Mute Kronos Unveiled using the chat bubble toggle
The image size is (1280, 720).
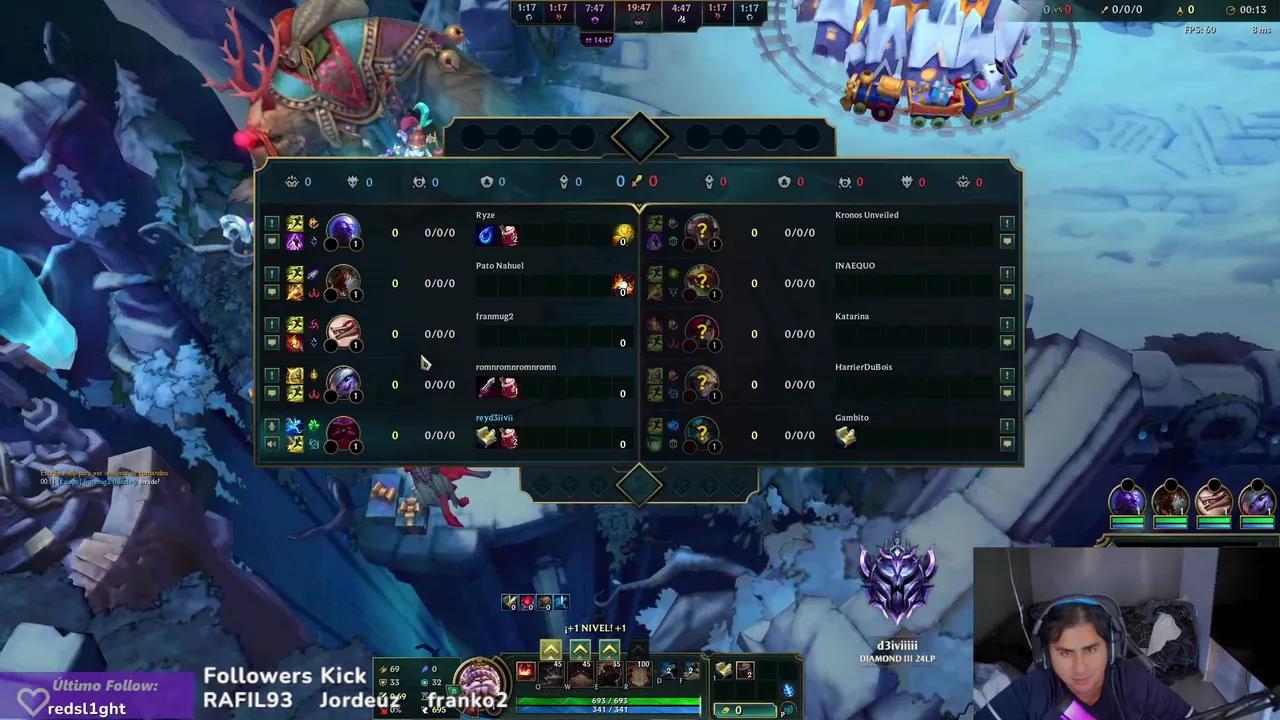point(1007,240)
